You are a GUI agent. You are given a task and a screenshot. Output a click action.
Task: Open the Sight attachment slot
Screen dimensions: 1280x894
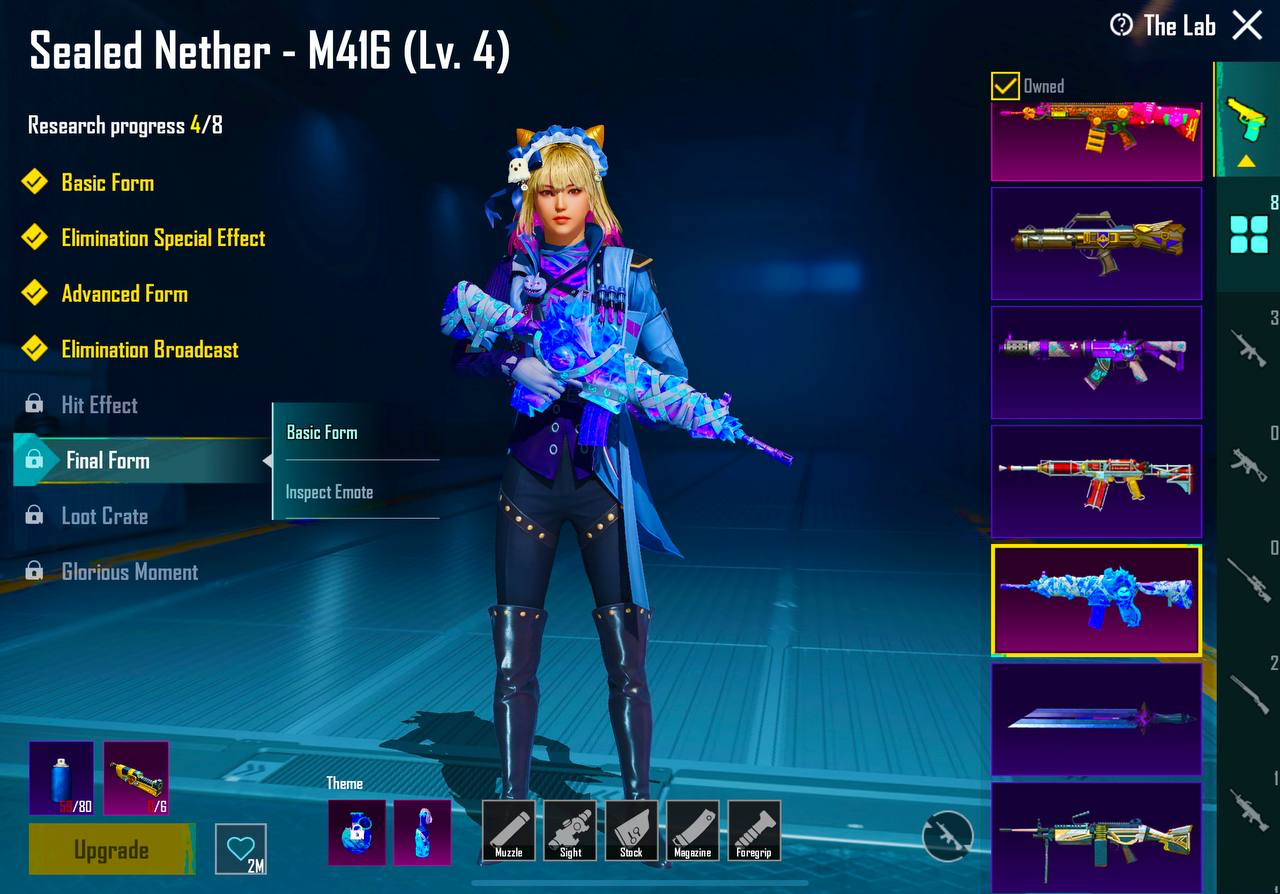(x=570, y=830)
